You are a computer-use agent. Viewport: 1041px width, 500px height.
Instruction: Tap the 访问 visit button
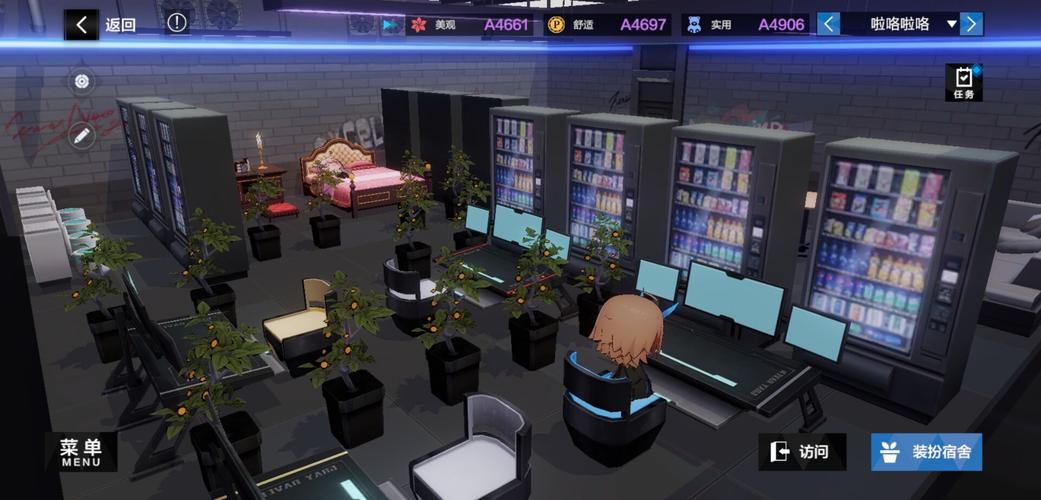point(801,452)
